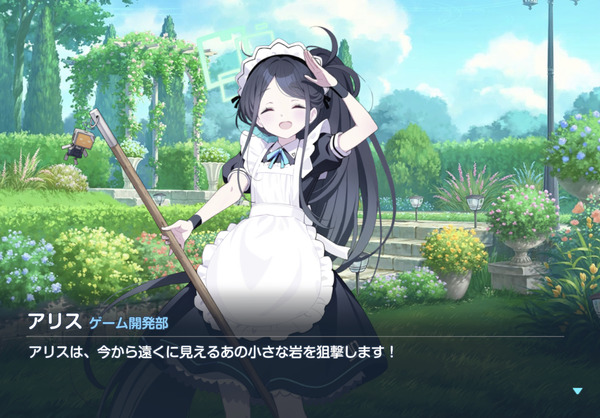Click the blue continue arrow in the dialogue box
The height and width of the screenshot is (418, 600).
click(x=577, y=391)
